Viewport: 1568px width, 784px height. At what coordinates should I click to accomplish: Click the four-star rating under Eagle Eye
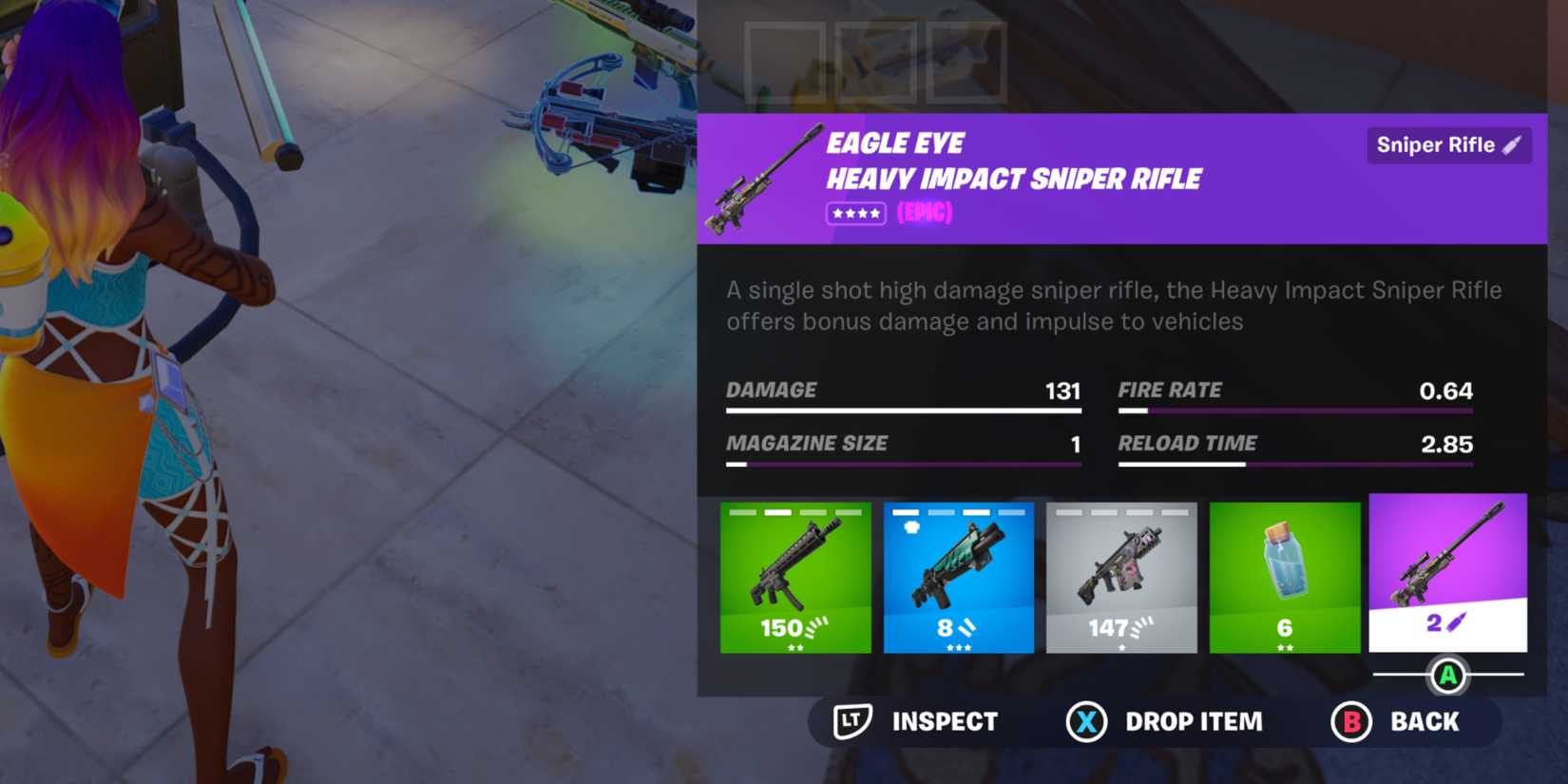point(854,213)
